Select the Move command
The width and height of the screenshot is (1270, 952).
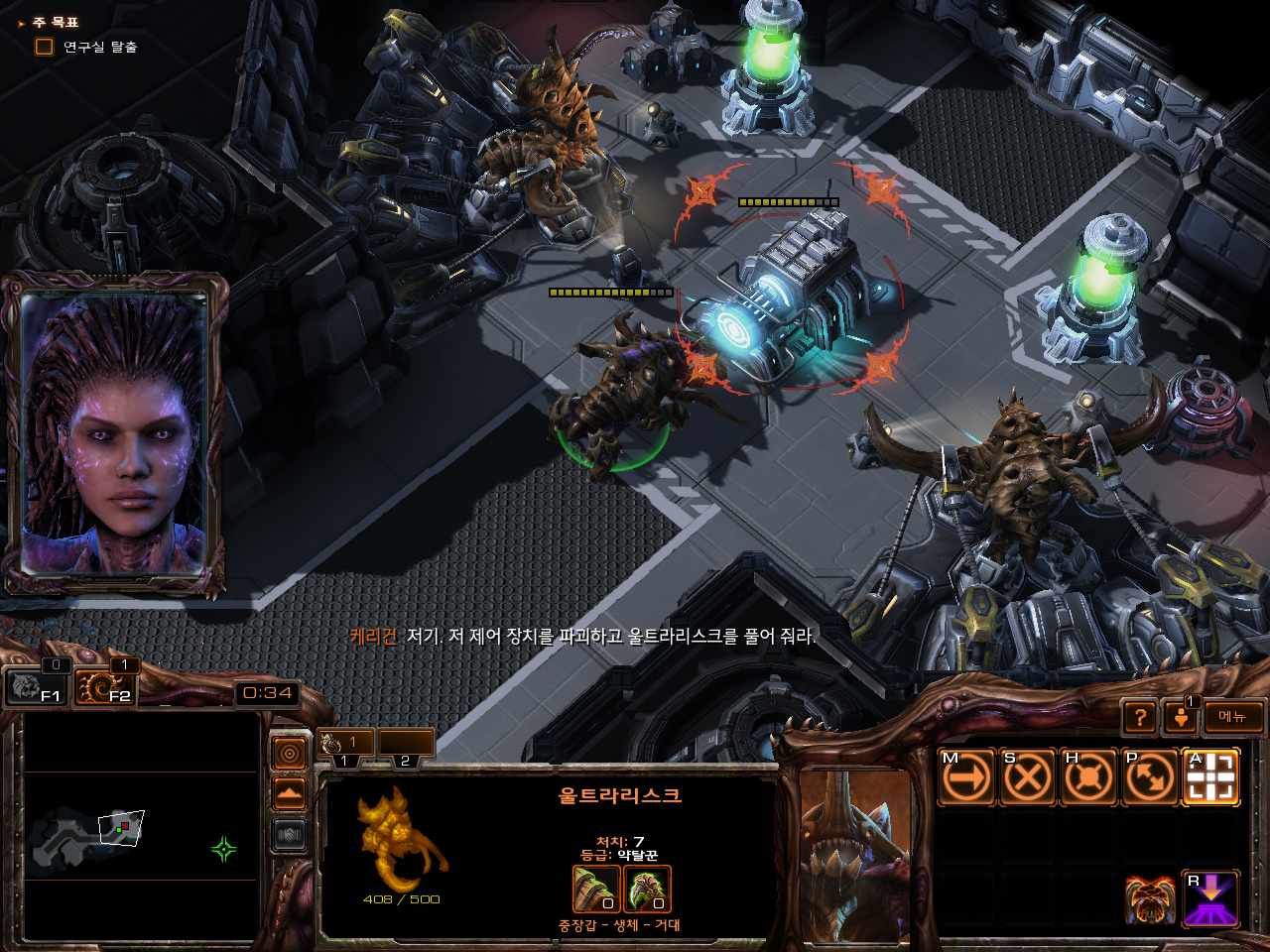tap(965, 777)
